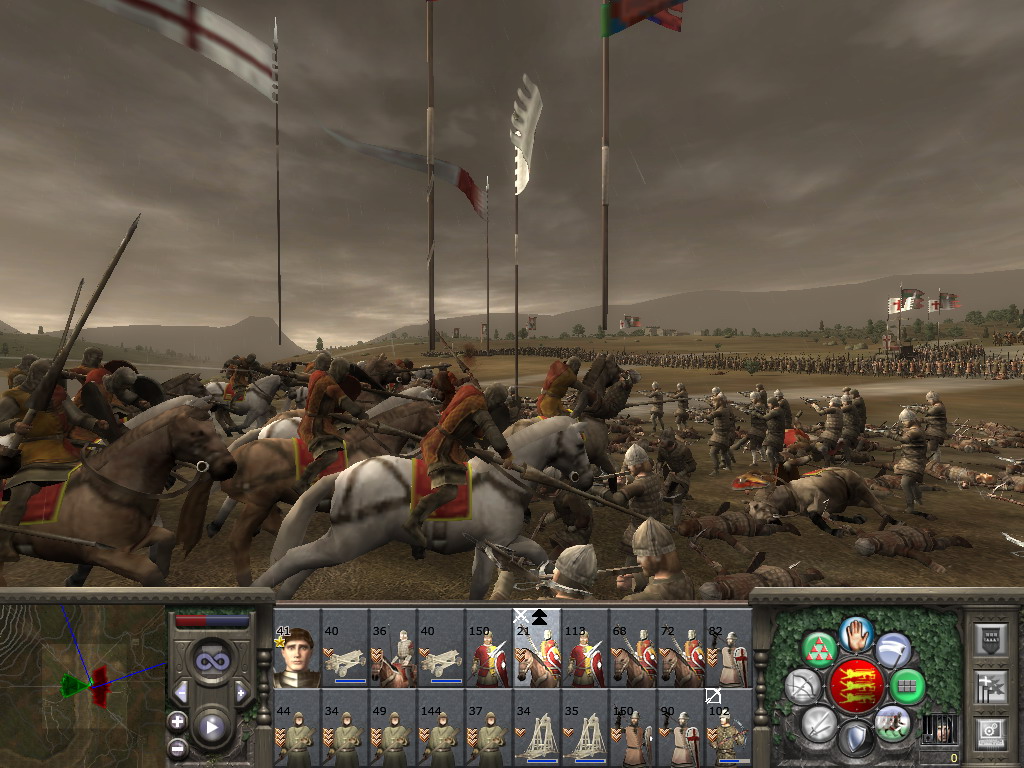This screenshot has width=1024, height=768.
Task: Select the general's portrait unit card
Action: tap(297, 657)
